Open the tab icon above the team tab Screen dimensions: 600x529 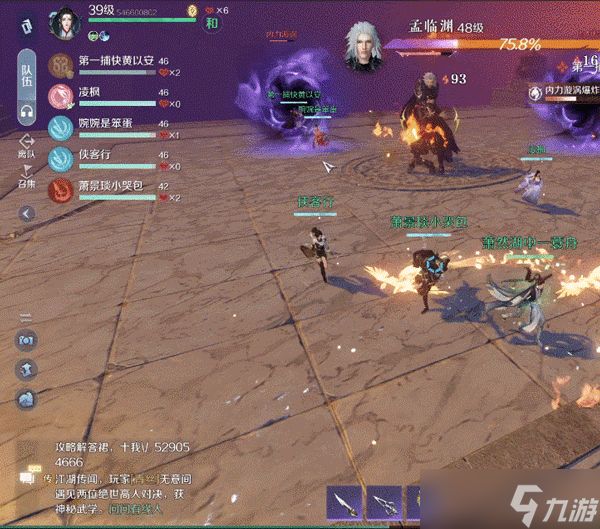pos(26,27)
